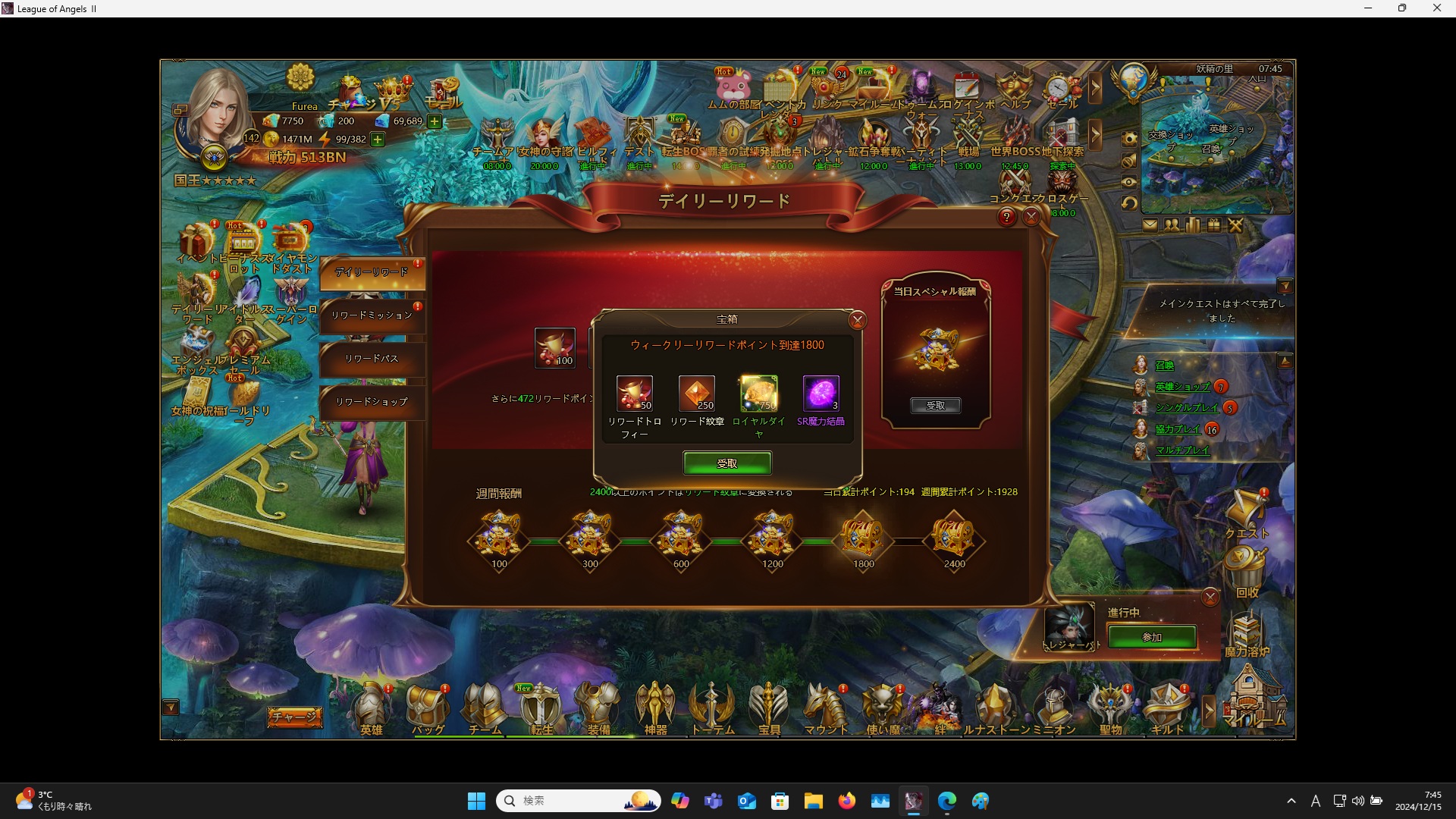Screen dimensions: 1456x819
Task: Click the 100 point weekly chest
Action: click(x=499, y=537)
